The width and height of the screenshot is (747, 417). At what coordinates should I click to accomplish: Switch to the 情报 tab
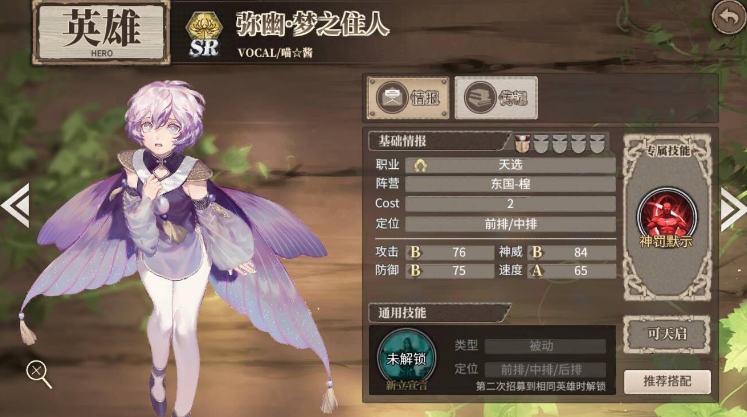408,98
